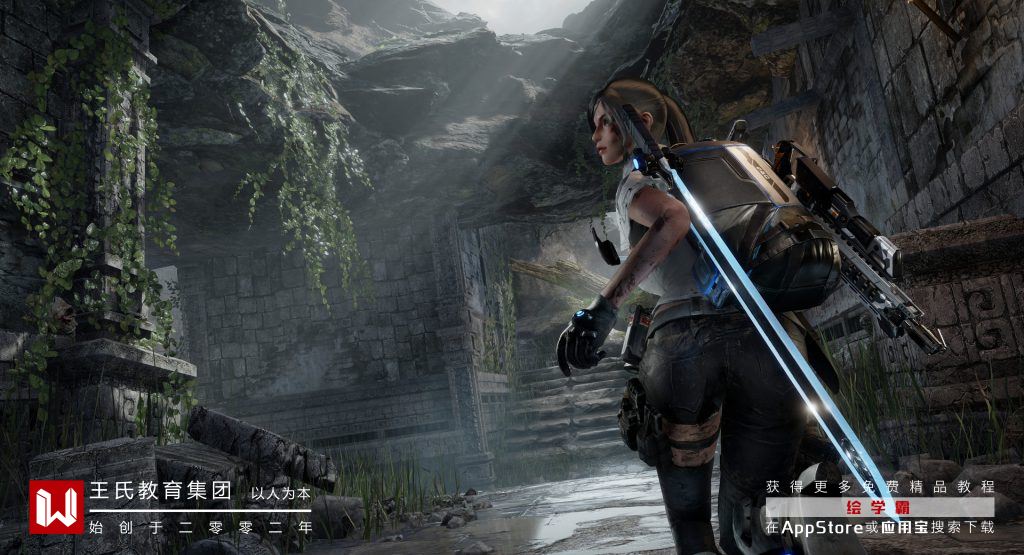Click the 绘学霸 banner label
Screen dimensions: 1024x555
pos(880,507)
